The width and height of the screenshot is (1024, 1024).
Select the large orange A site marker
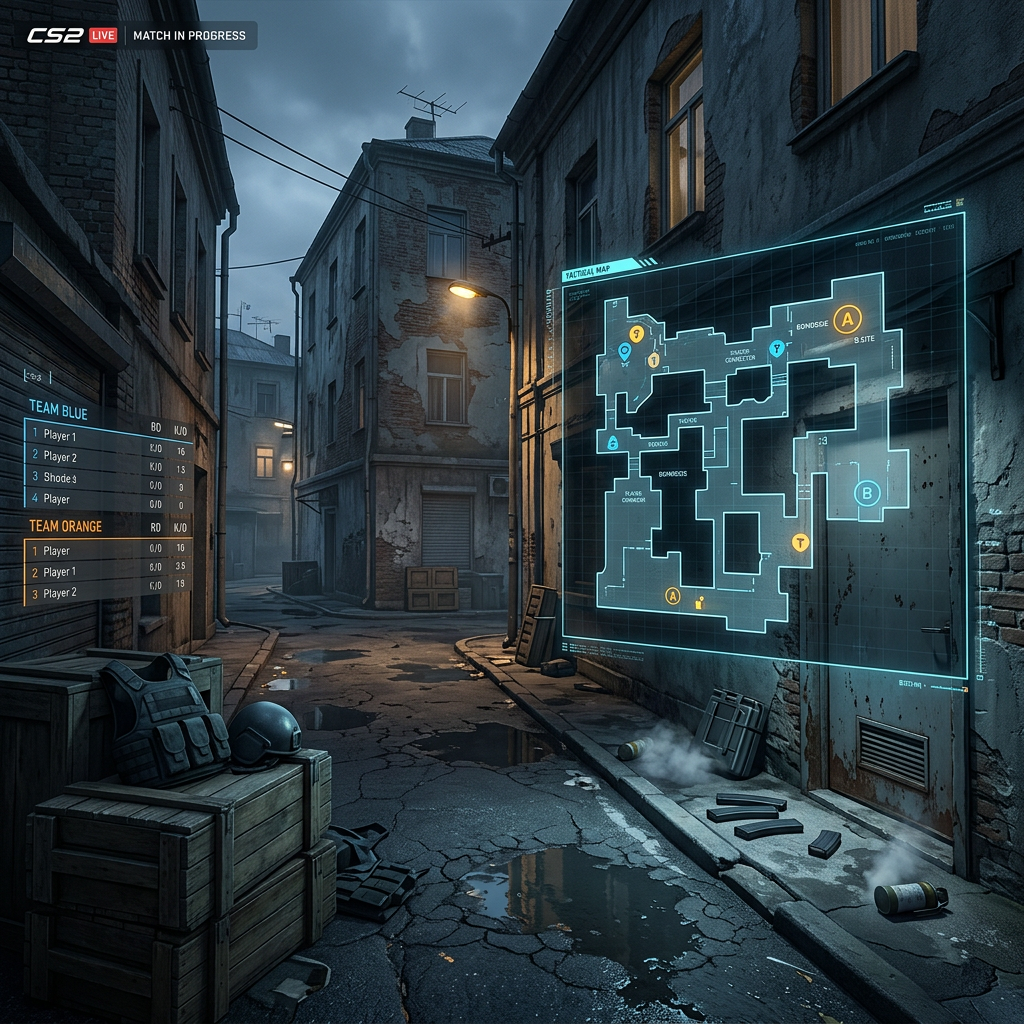pyautogui.click(x=848, y=319)
